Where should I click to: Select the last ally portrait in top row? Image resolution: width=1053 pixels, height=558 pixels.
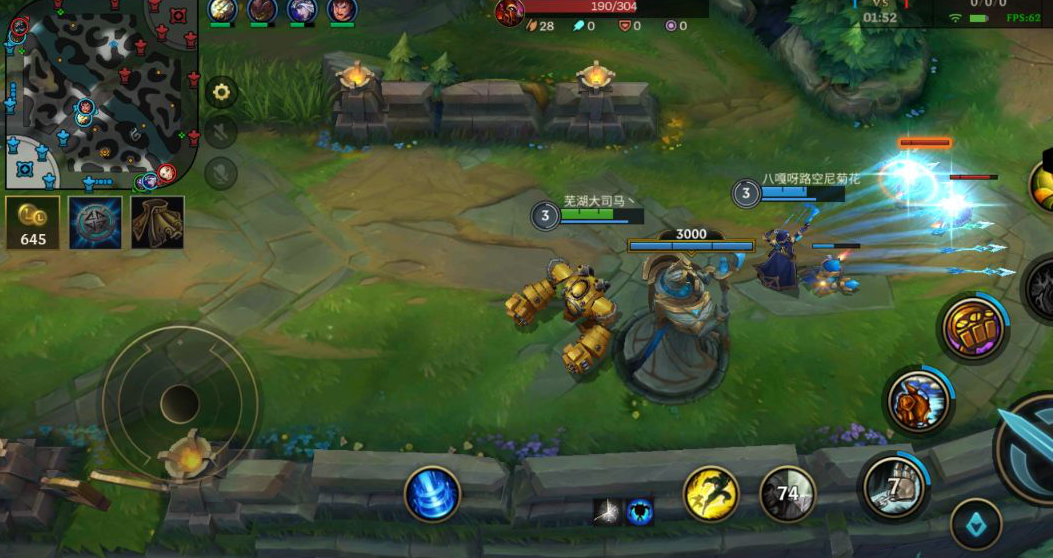pos(342,11)
